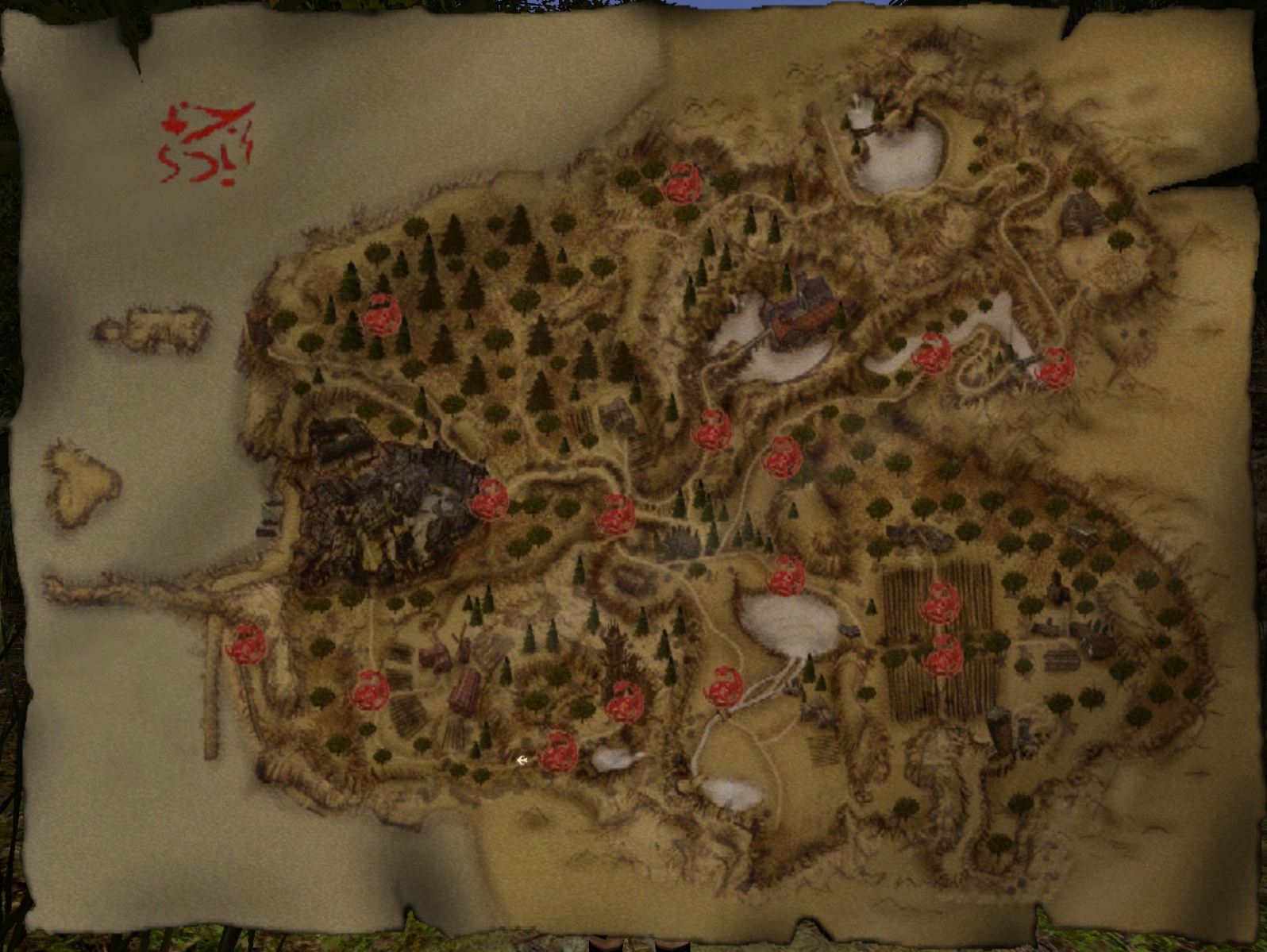This screenshot has height=952, width=1267.
Task: Click the red marker in the dense pine forest
Action: pyautogui.click(x=380, y=314)
